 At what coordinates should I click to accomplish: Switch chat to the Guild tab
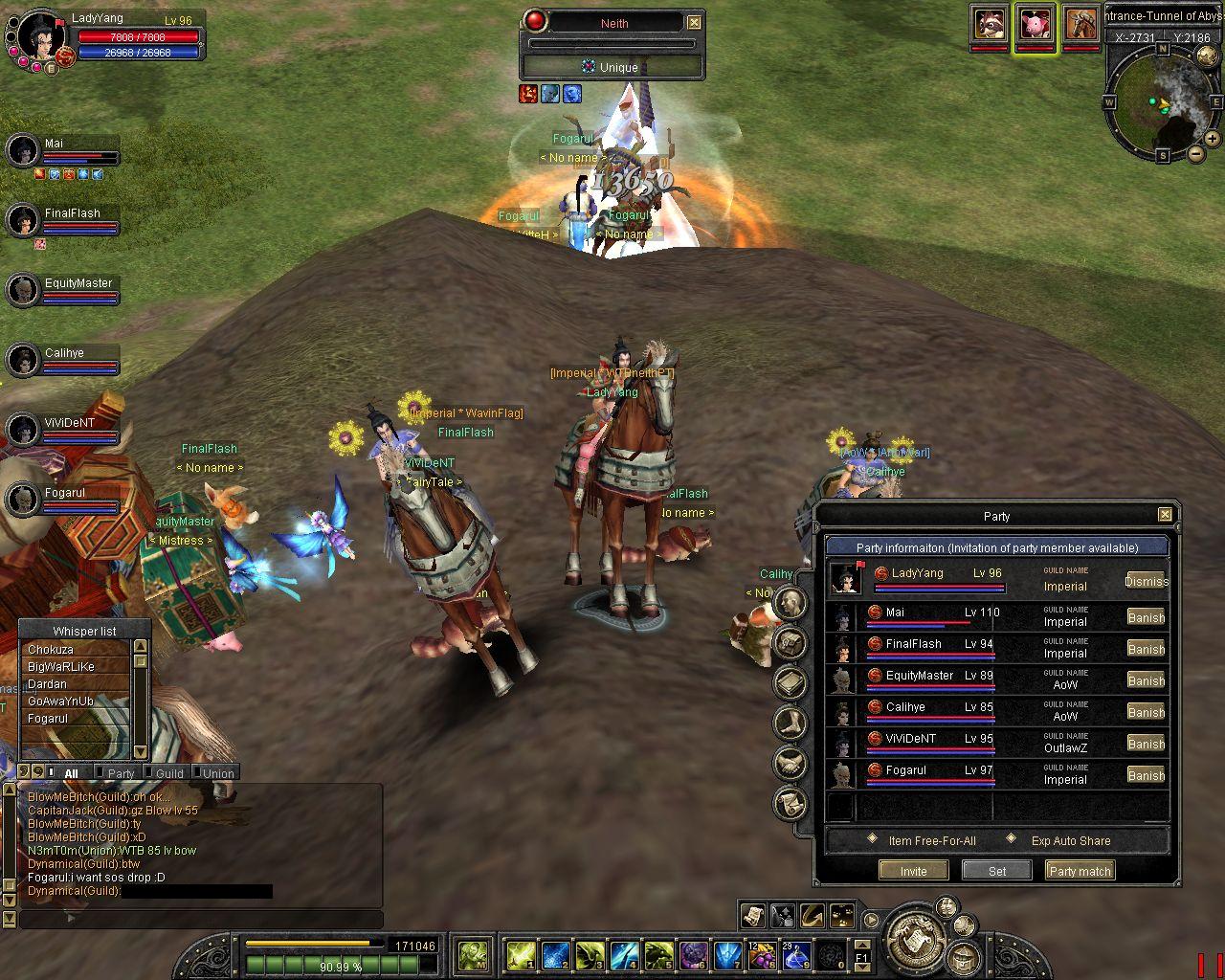coord(169,773)
